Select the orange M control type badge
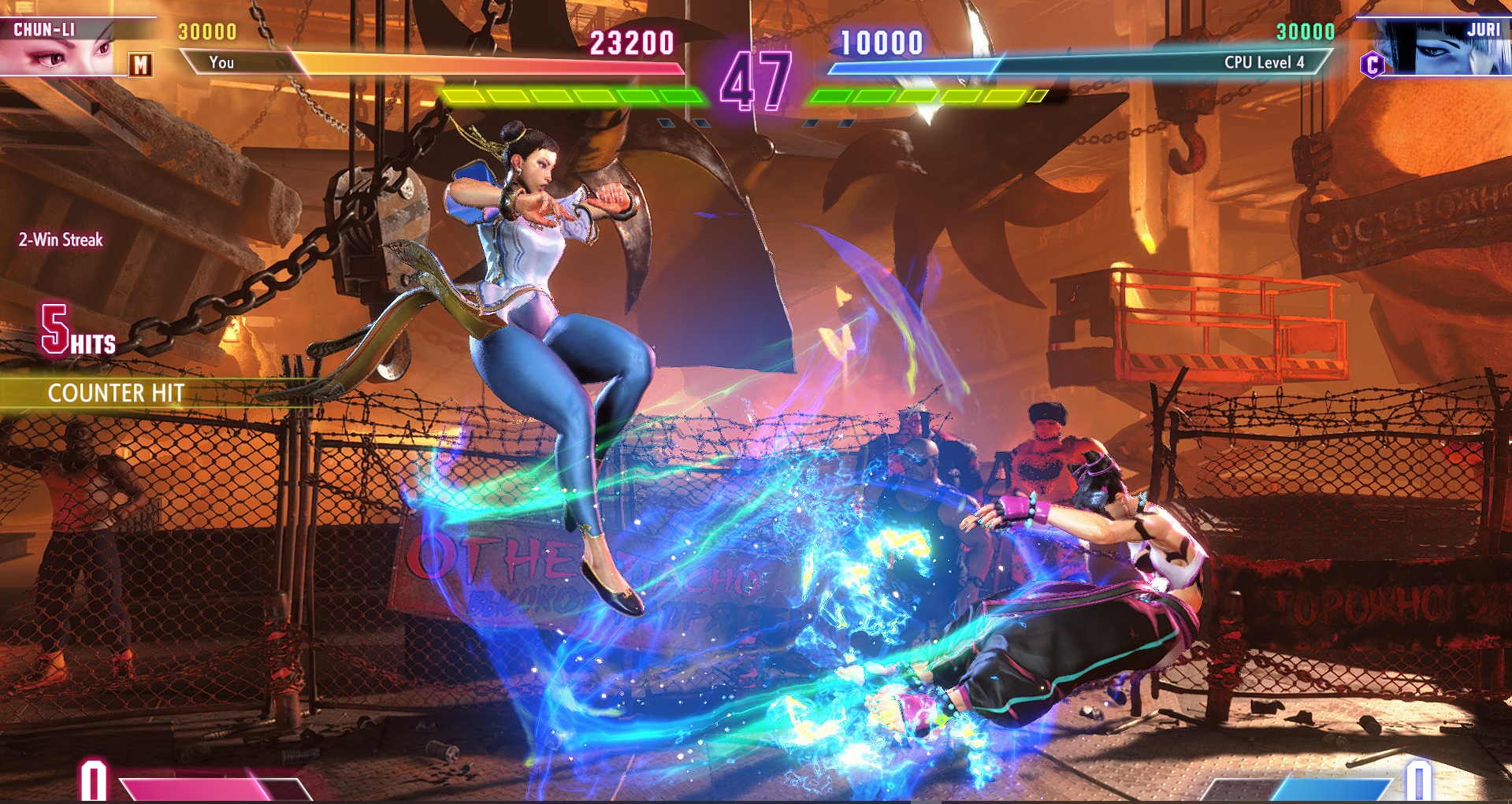The height and width of the screenshot is (804, 1512). (x=140, y=65)
